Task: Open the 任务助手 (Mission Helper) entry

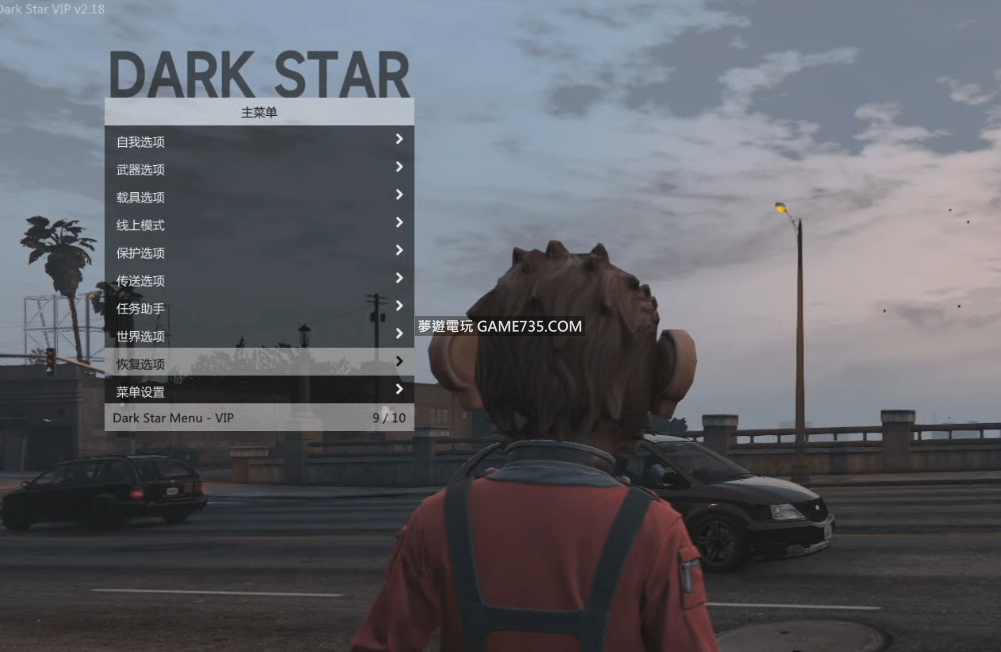Action: [259, 309]
